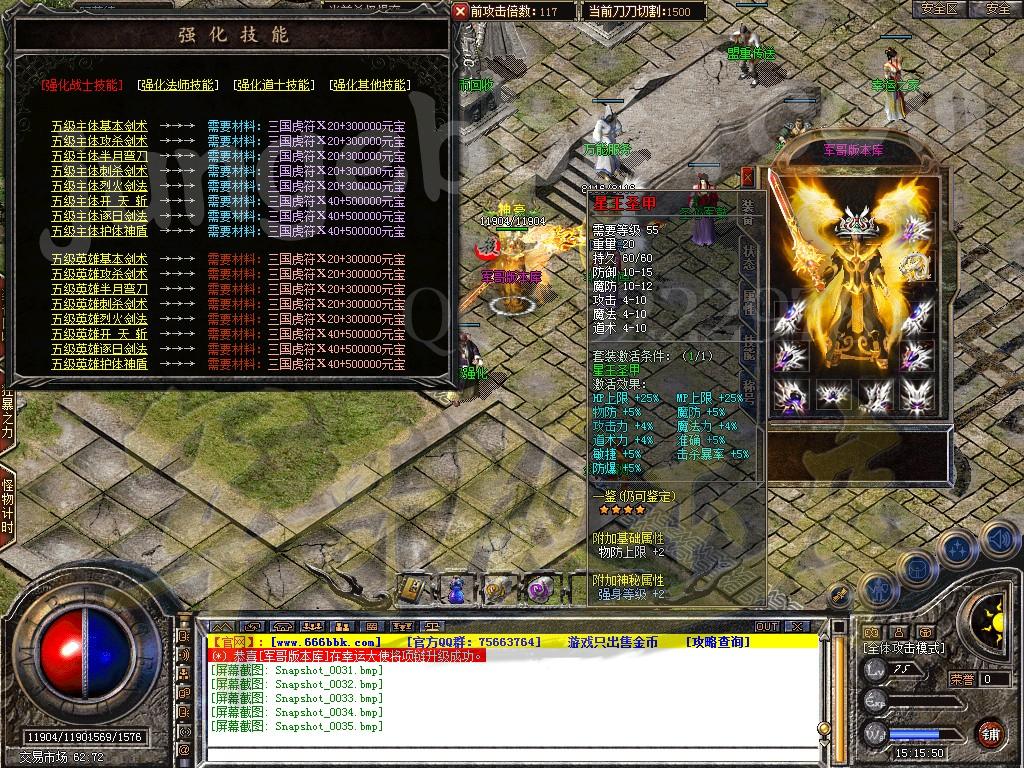Switch to the 强化法师技能 tab
The height and width of the screenshot is (768, 1024).
pyautogui.click(x=177, y=85)
